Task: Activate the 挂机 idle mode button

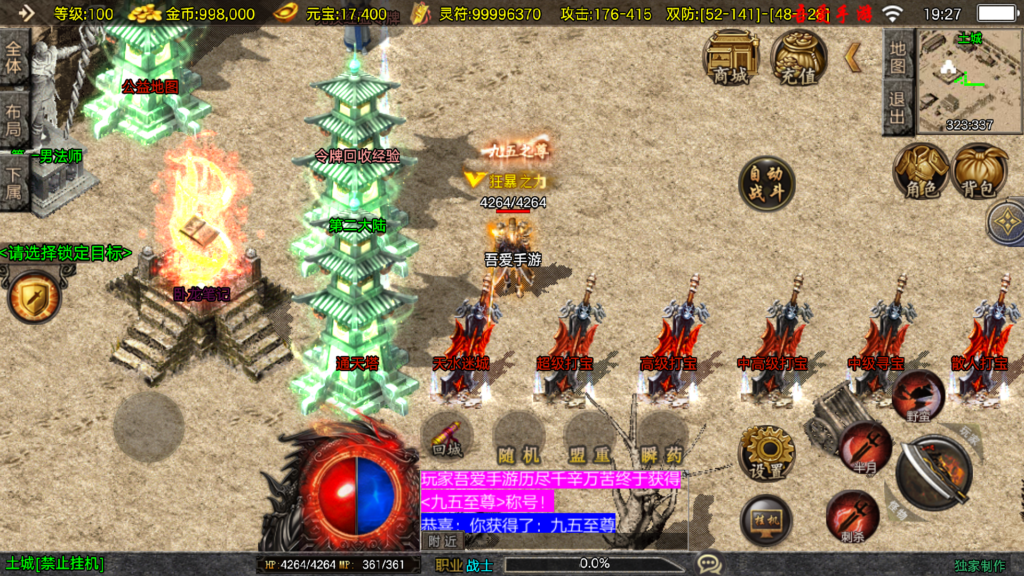Action: coord(766,520)
